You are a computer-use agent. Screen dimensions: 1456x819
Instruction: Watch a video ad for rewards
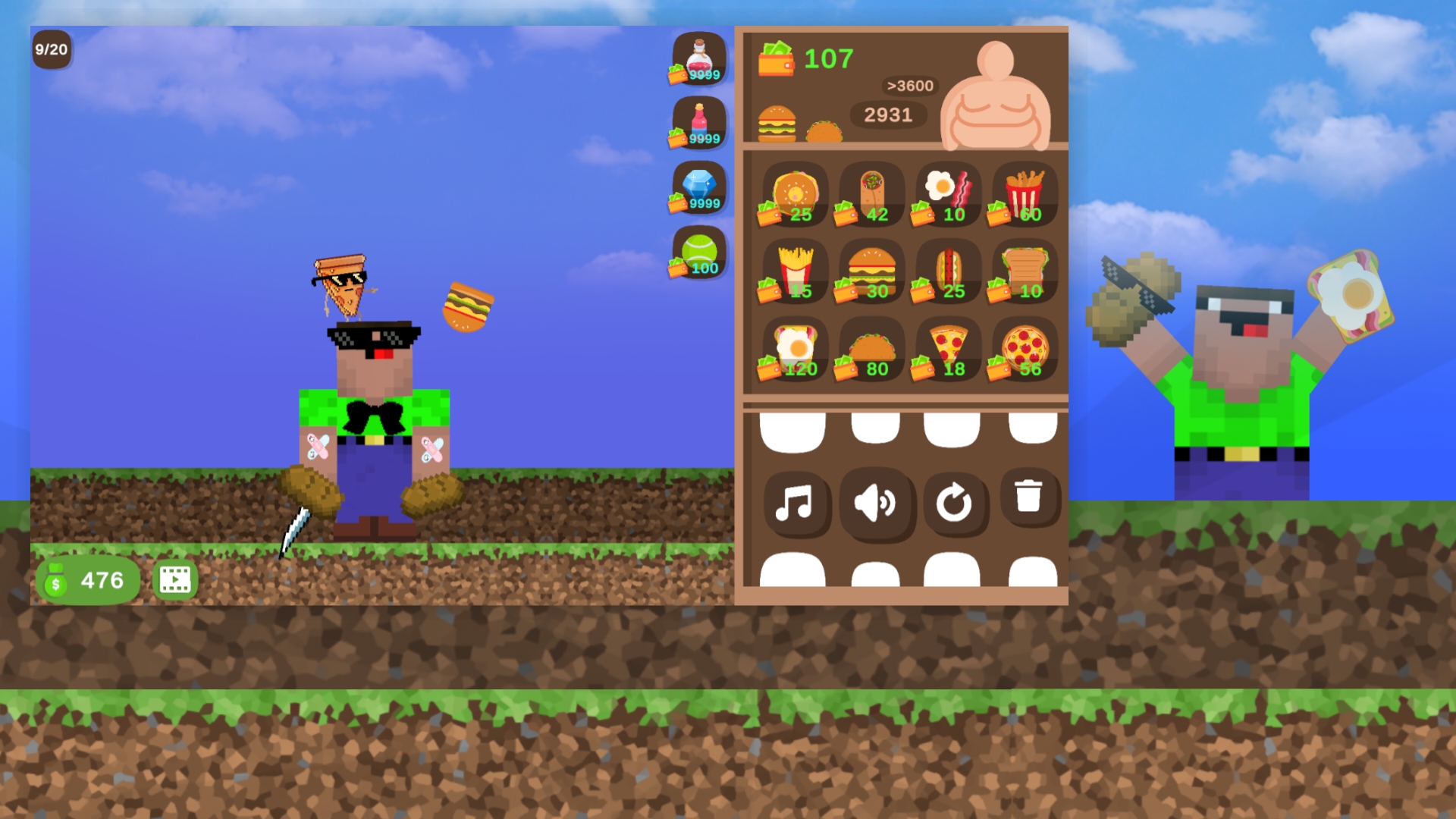click(175, 579)
